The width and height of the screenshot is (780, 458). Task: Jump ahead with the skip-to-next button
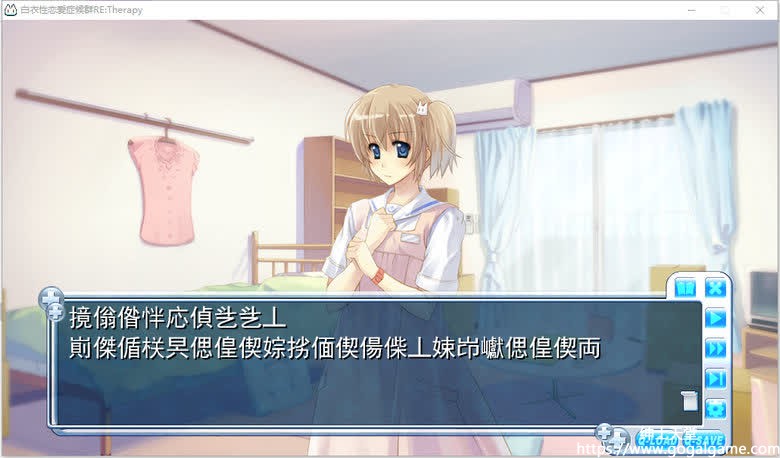pyautogui.click(x=715, y=378)
